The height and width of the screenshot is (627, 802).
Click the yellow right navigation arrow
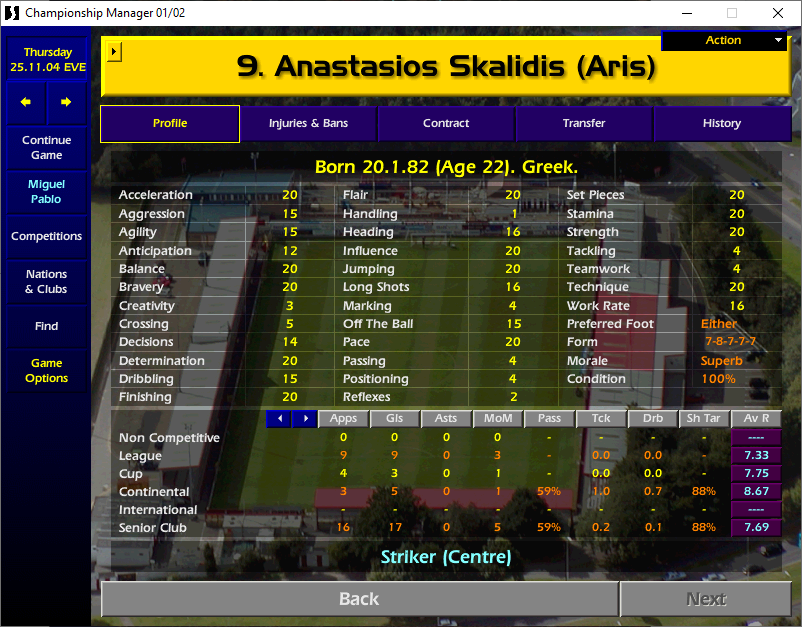point(66,102)
